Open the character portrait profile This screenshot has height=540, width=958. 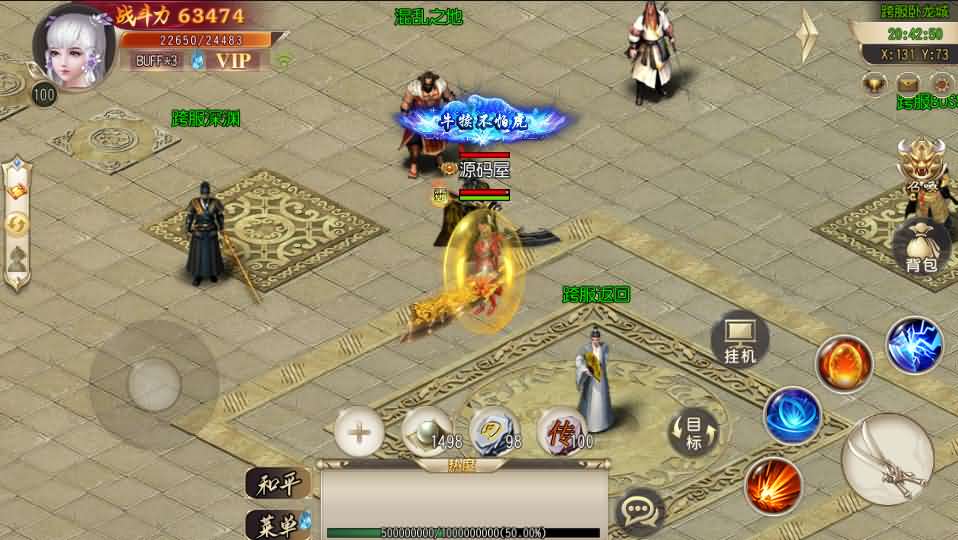click(74, 47)
